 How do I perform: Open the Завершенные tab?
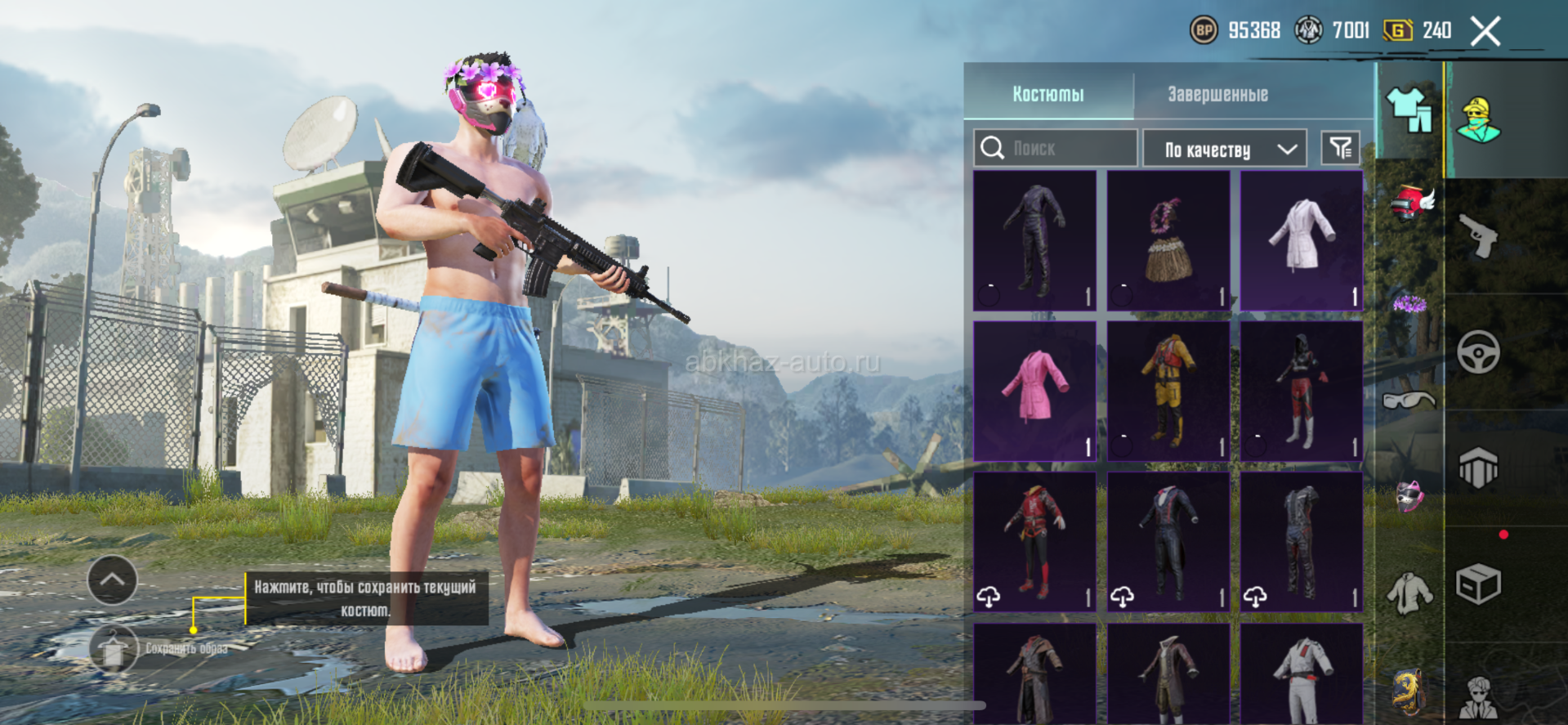(x=1217, y=94)
